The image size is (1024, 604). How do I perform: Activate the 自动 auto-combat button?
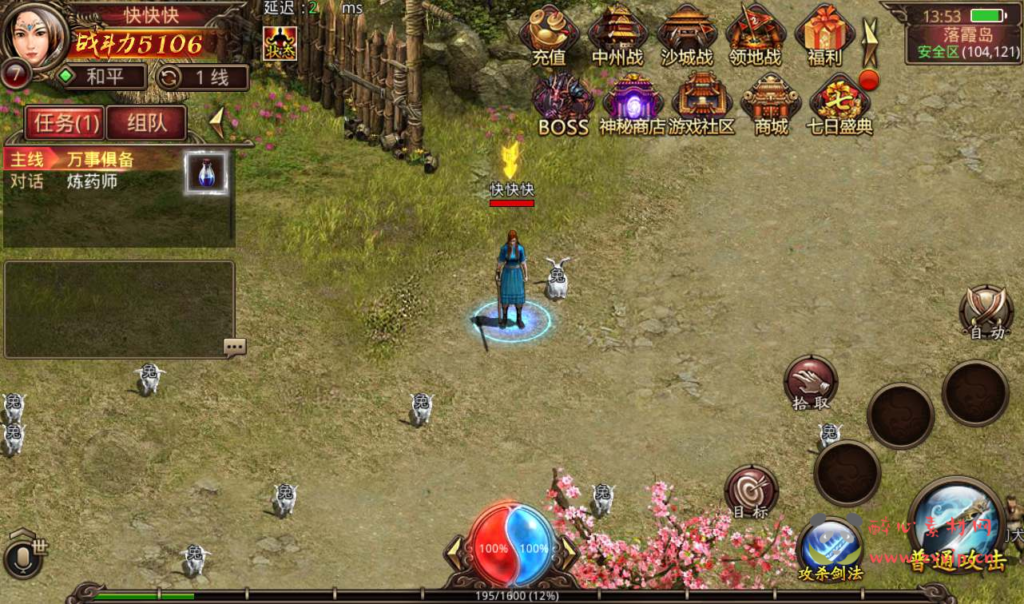click(986, 311)
